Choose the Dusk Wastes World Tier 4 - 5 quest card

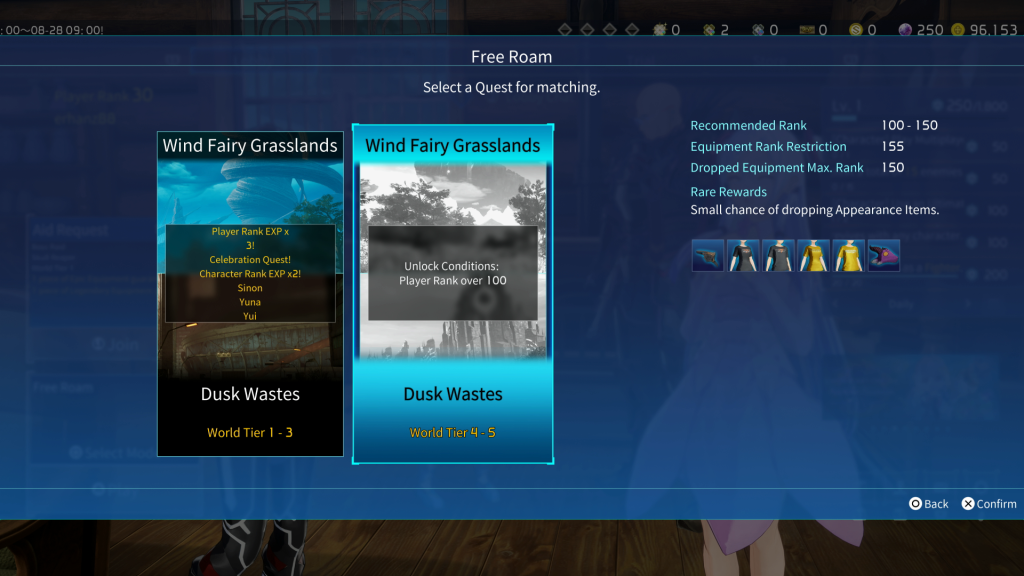(452, 293)
